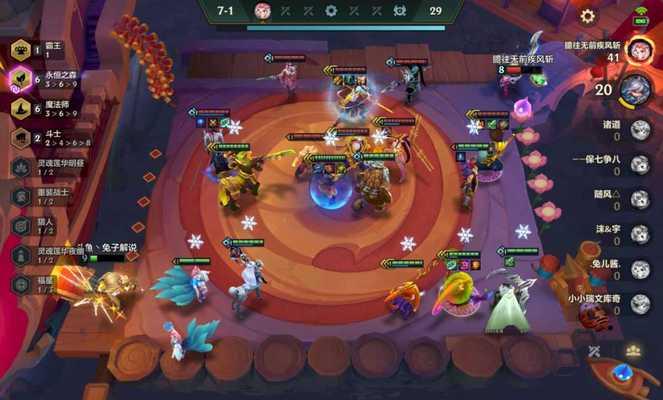The height and width of the screenshot is (400, 663).
Task: Click the current stage portrait in round tracker
Action: (263, 11)
